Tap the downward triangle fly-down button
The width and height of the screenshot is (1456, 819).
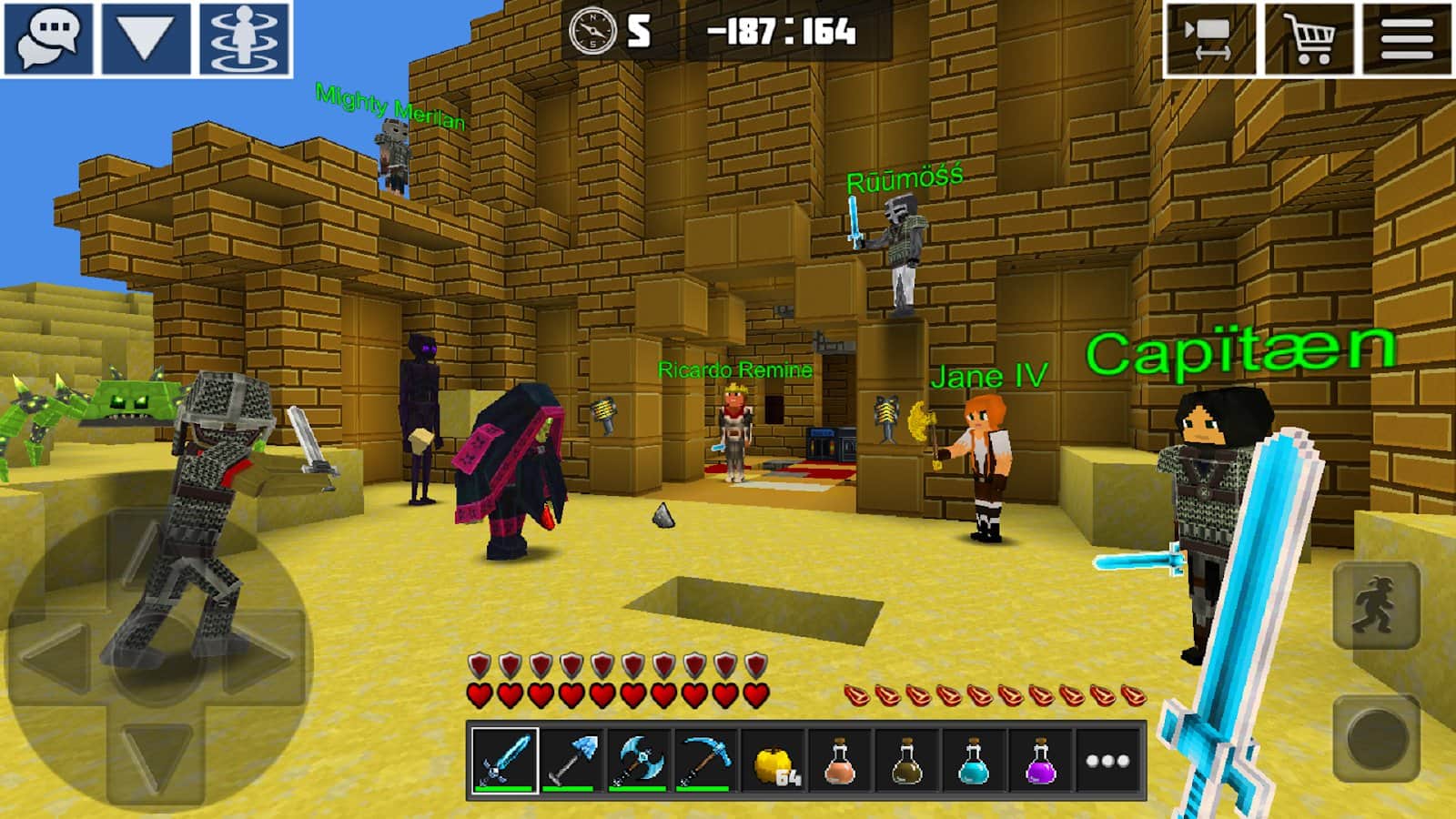(x=146, y=38)
